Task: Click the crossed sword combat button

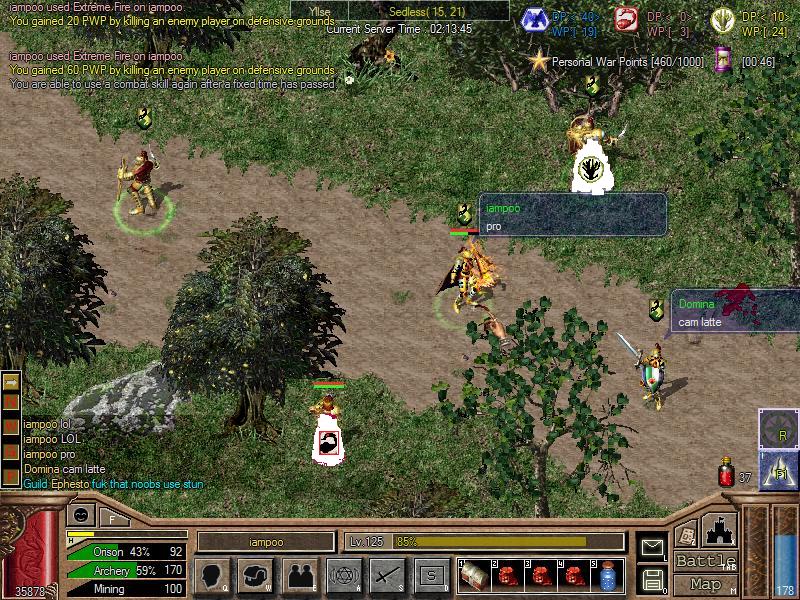Action: pos(386,575)
